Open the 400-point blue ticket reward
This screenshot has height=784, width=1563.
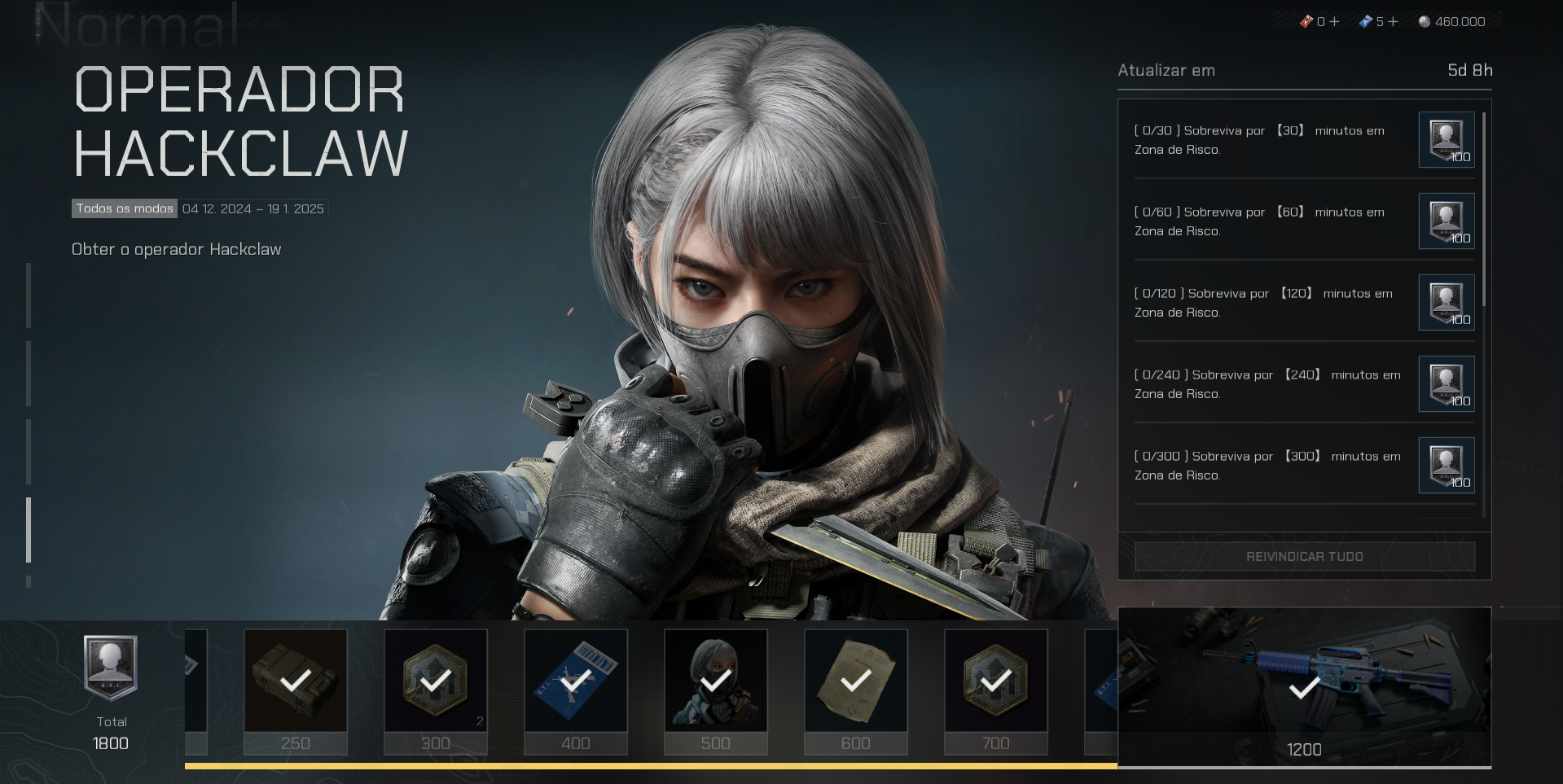pyautogui.click(x=576, y=681)
